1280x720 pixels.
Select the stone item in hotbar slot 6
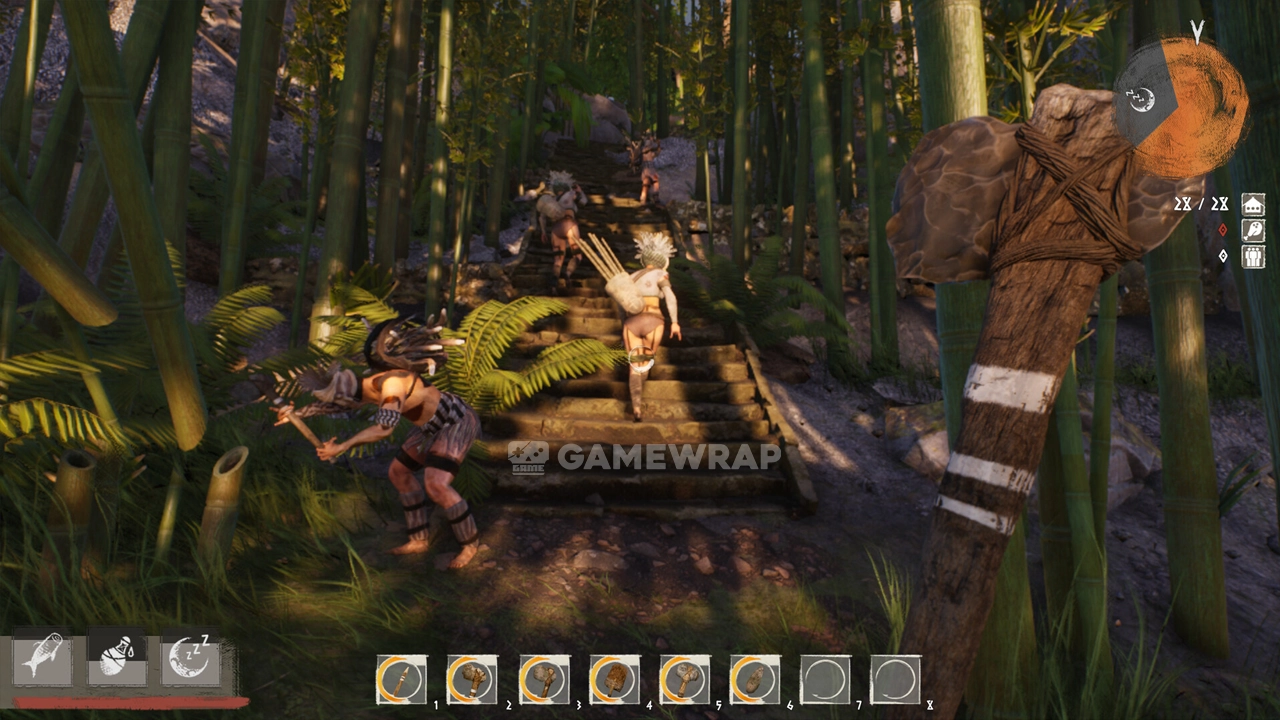[755, 680]
